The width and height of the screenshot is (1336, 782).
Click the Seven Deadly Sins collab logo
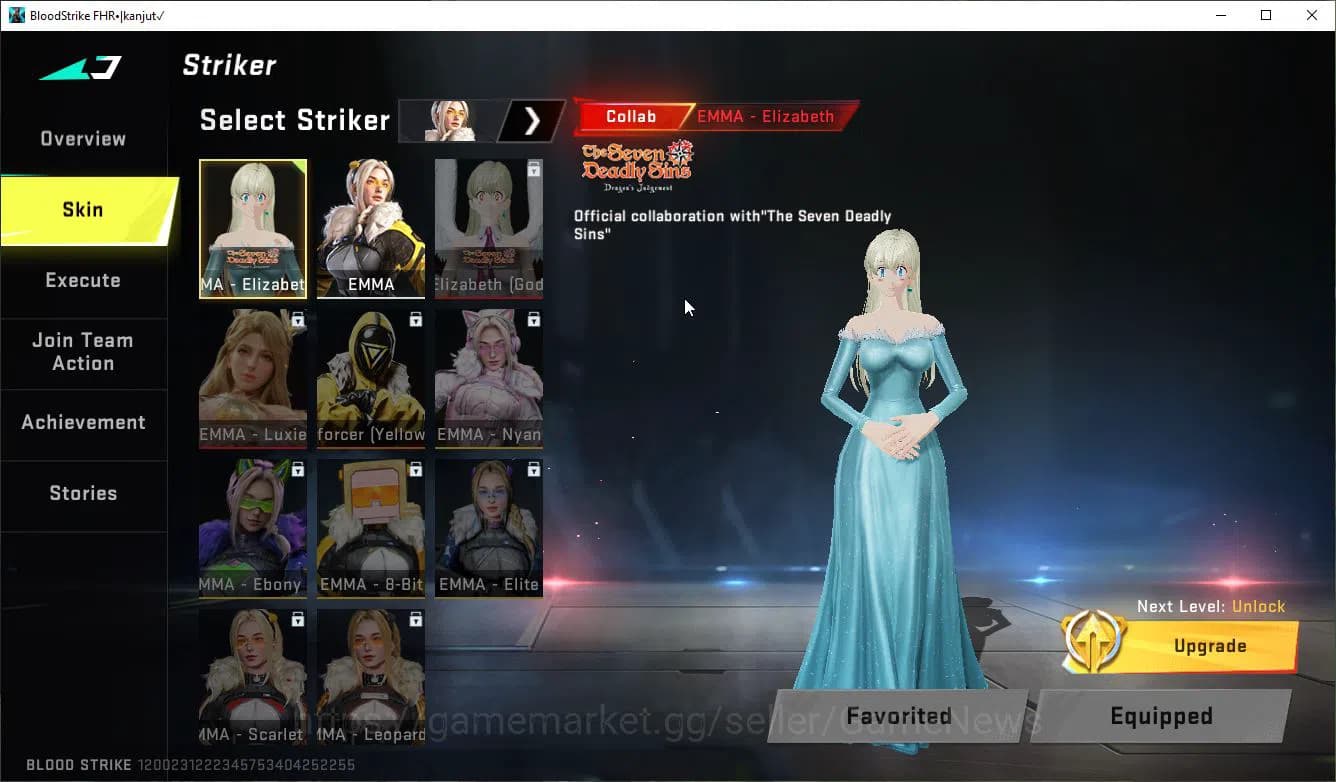tap(637, 163)
